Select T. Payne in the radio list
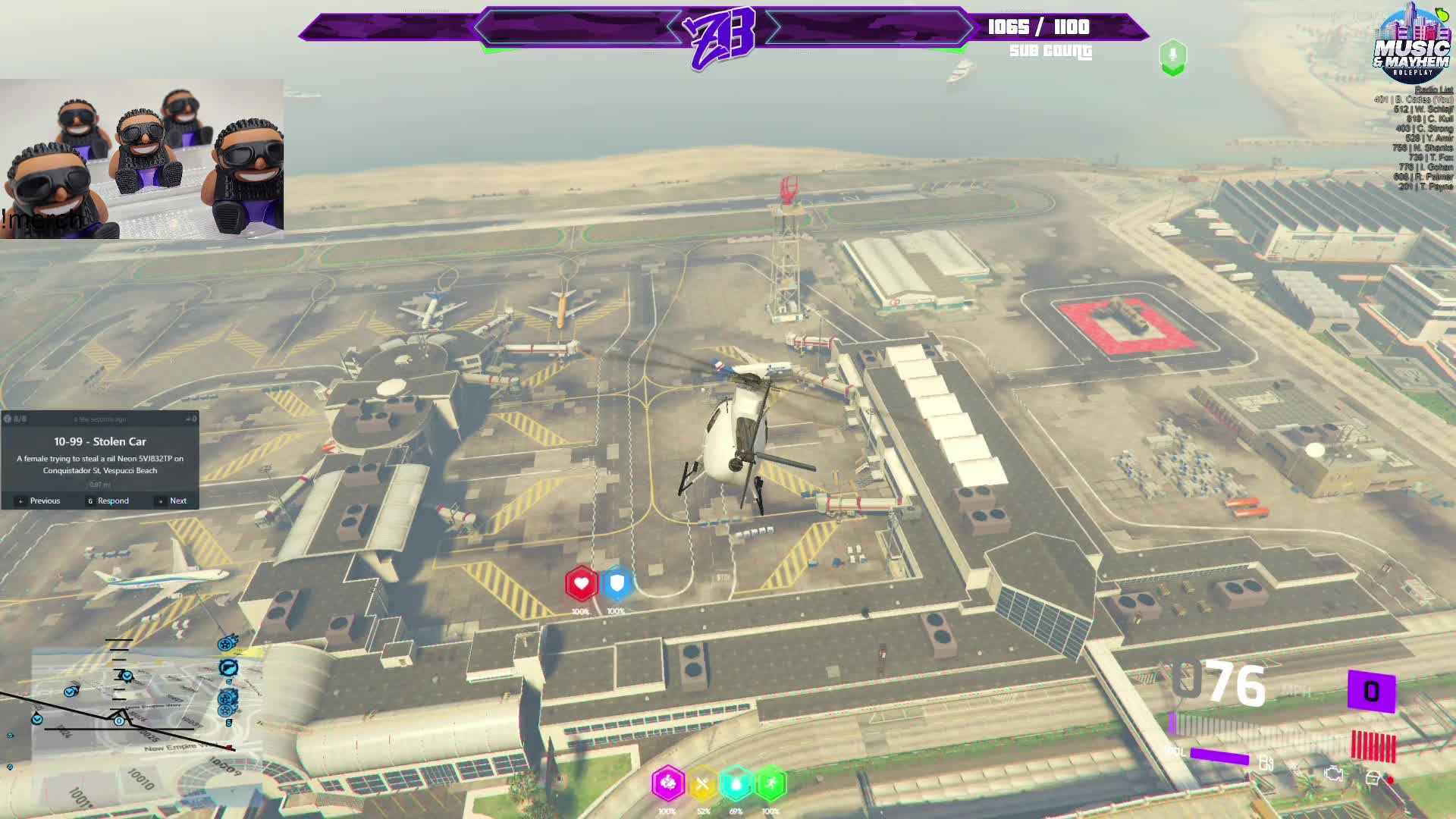The height and width of the screenshot is (819, 1456). click(x=1426, y=187)
